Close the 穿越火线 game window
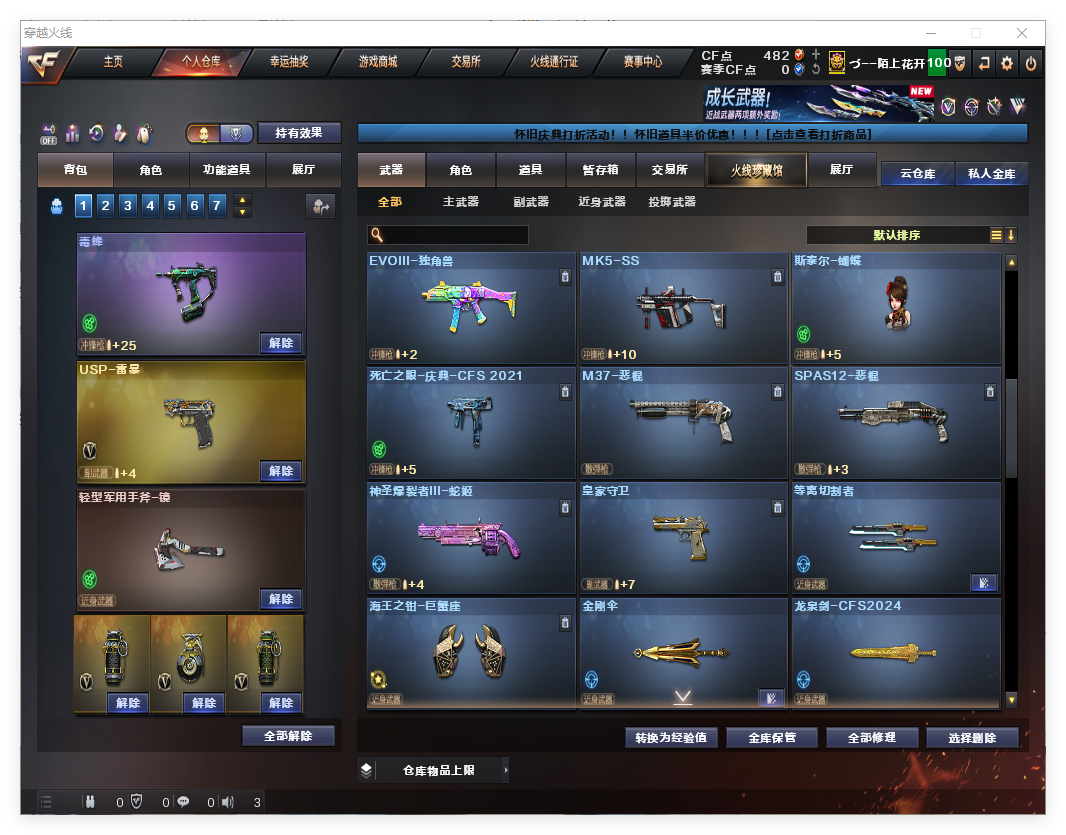Image resolution: width=1066 pixels, height=835 pixels. [1022, 33]
